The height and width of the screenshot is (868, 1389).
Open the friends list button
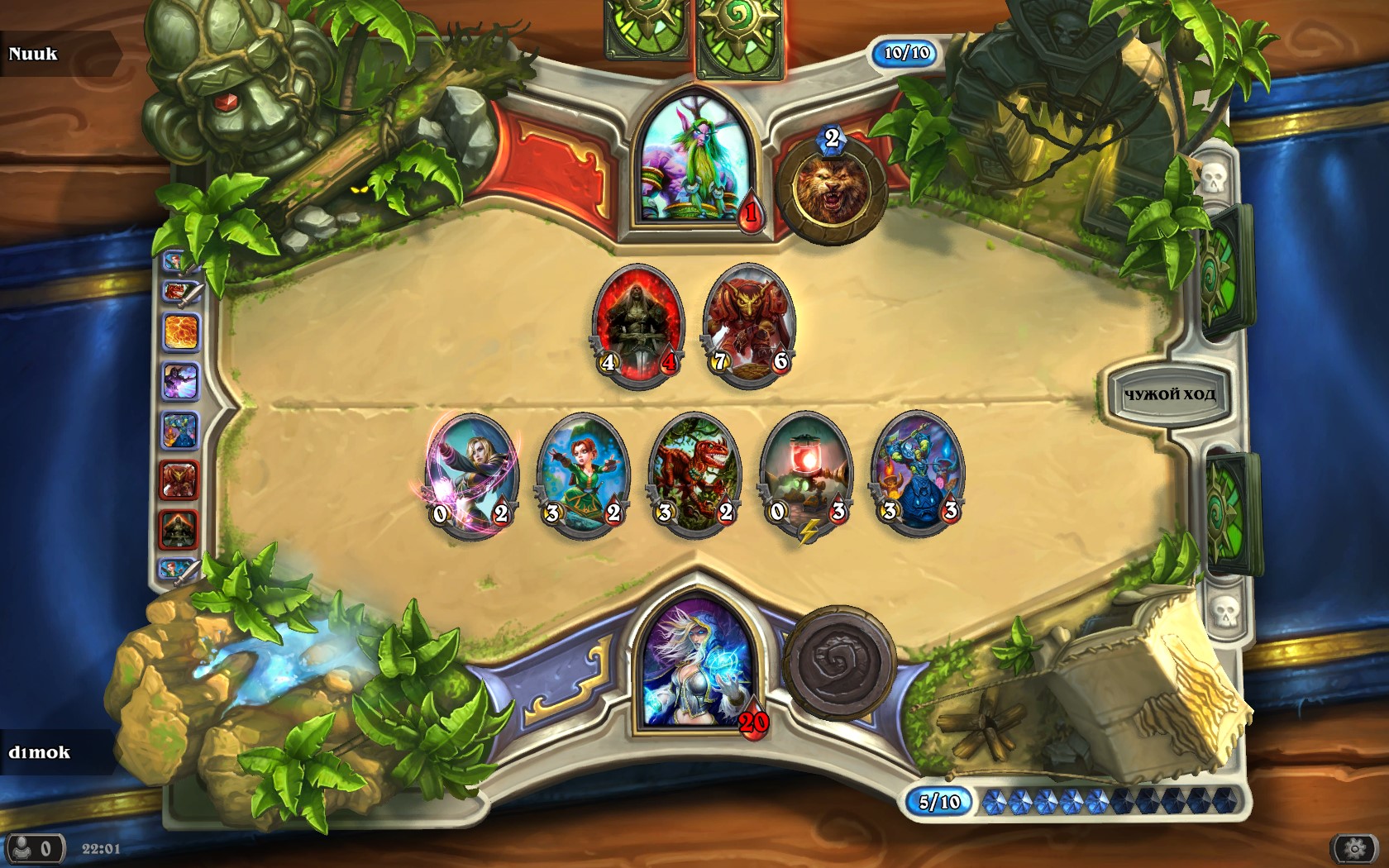click(x=36, y=849)
